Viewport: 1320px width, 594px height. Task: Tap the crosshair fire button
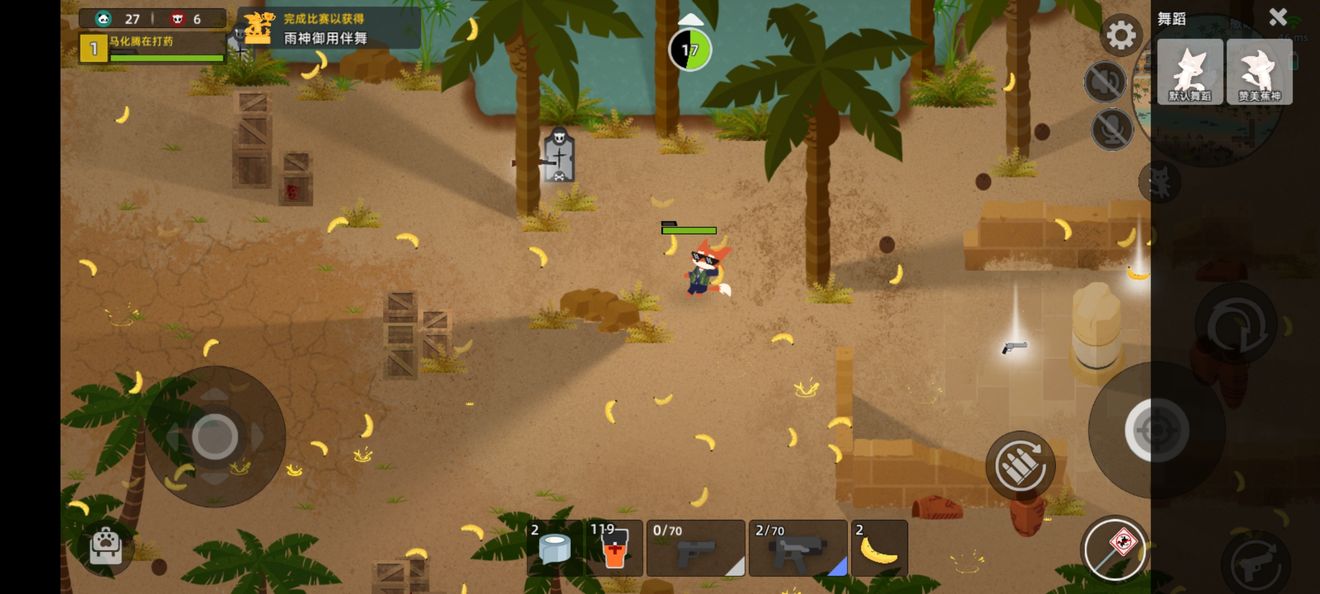[1157, 431]
